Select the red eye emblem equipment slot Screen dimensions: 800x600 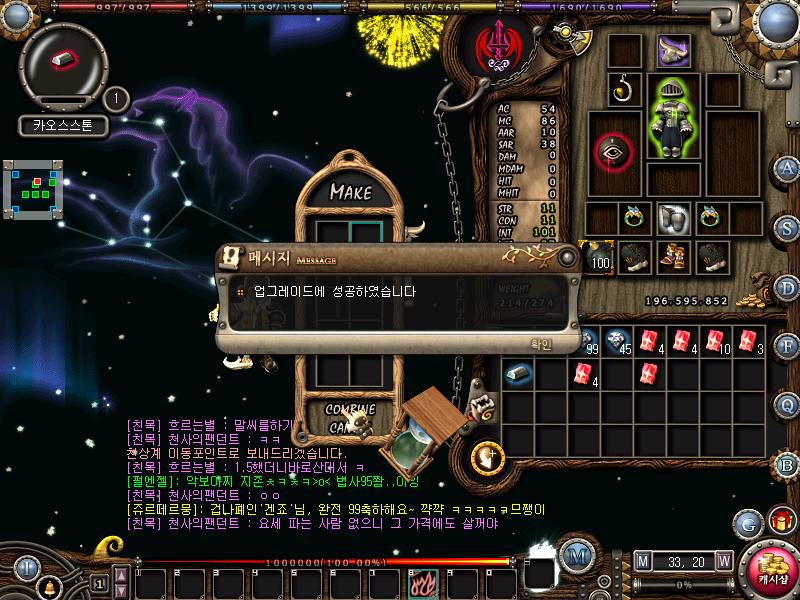[x=613, y=152]
